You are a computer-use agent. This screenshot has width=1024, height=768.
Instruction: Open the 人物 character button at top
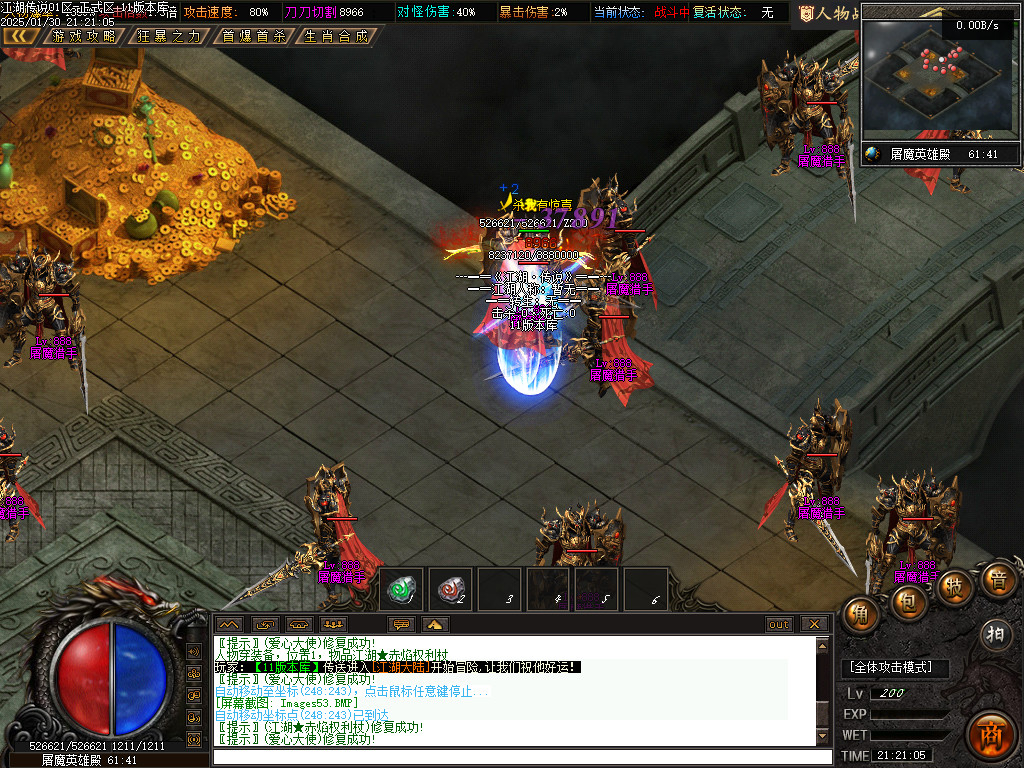point(828,13)
